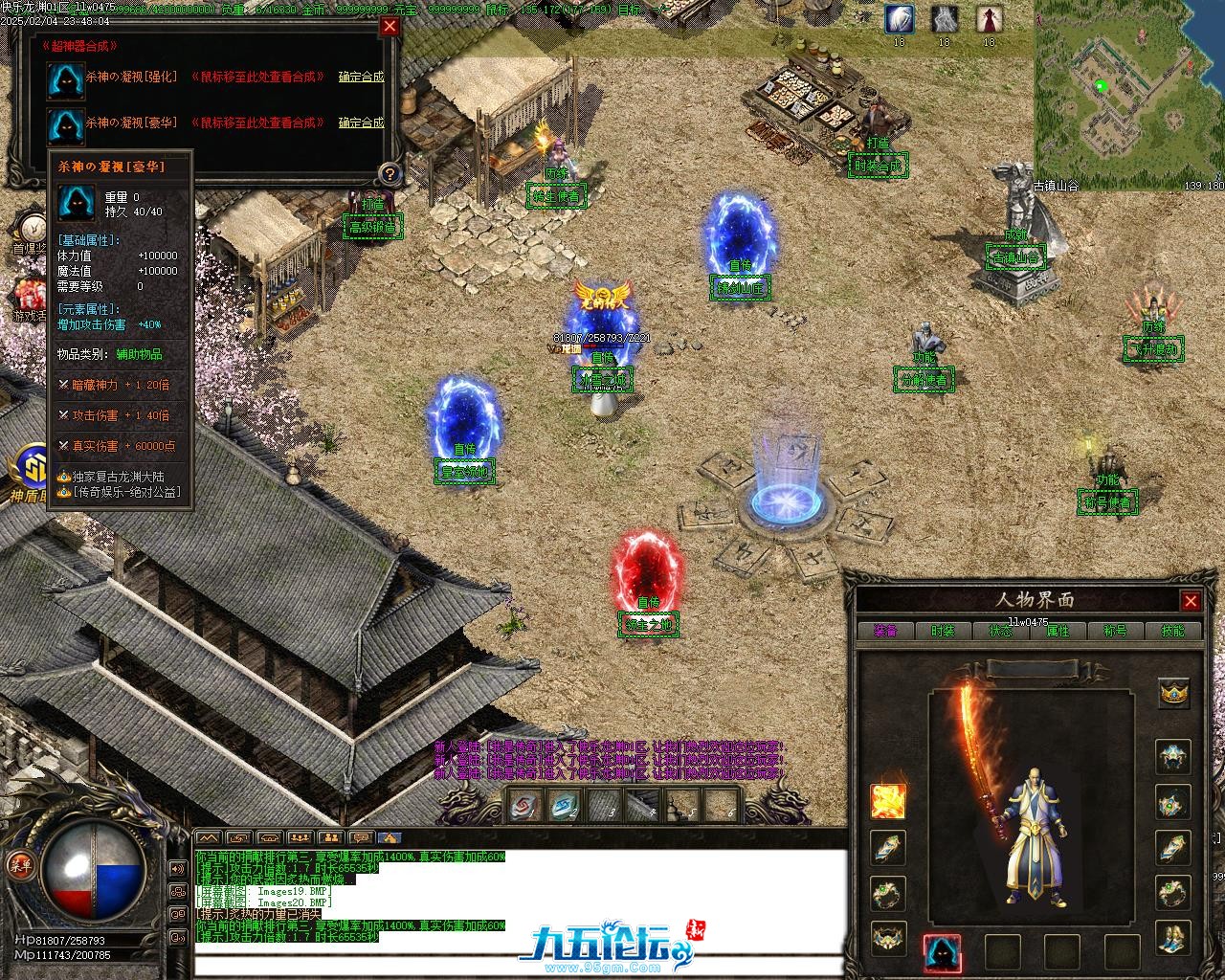Switch to the 技能 skills tab

[x=1172, y=631]
